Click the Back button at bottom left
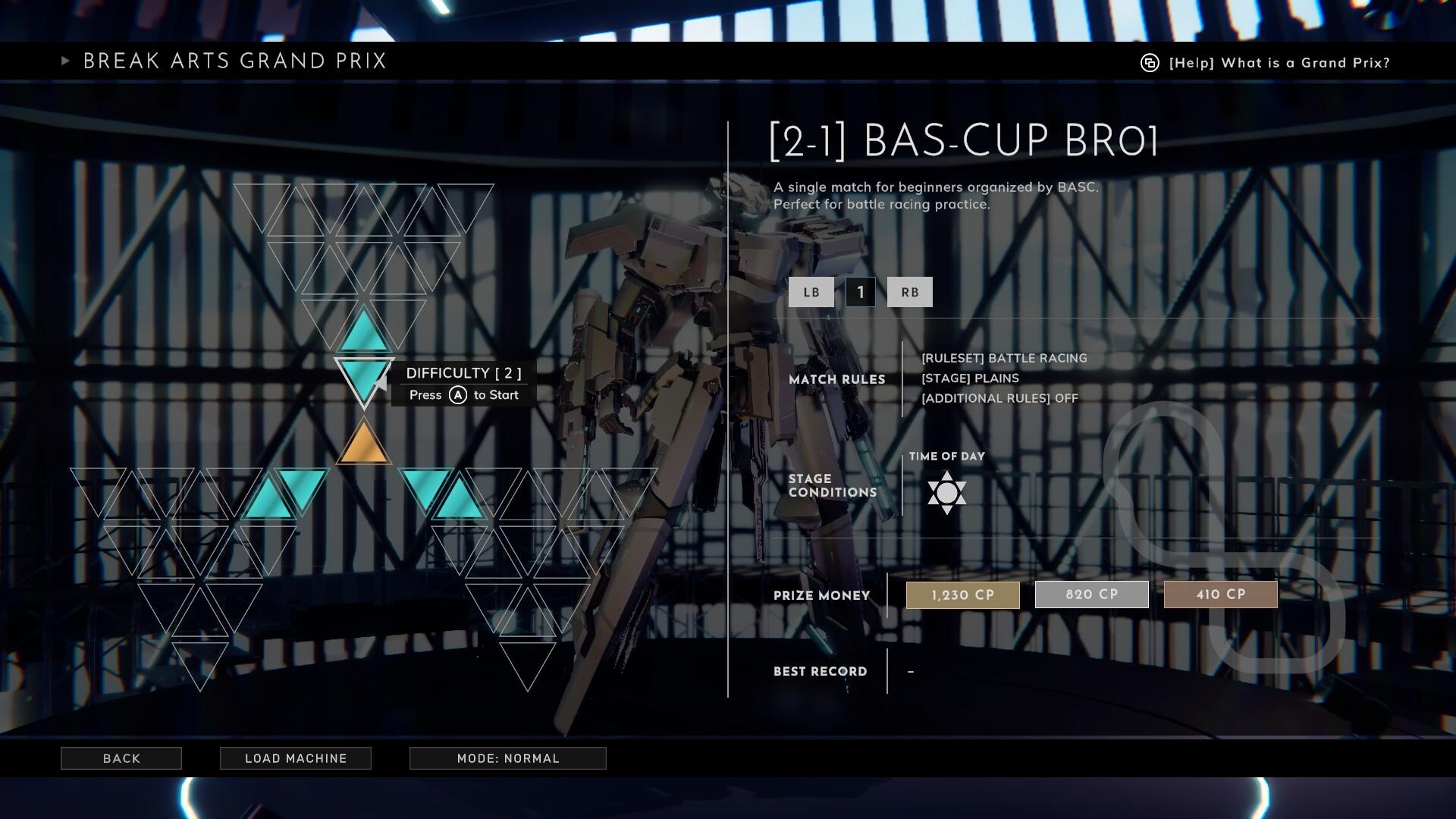Screen dimensions: 1456x819 coord(121,758)
